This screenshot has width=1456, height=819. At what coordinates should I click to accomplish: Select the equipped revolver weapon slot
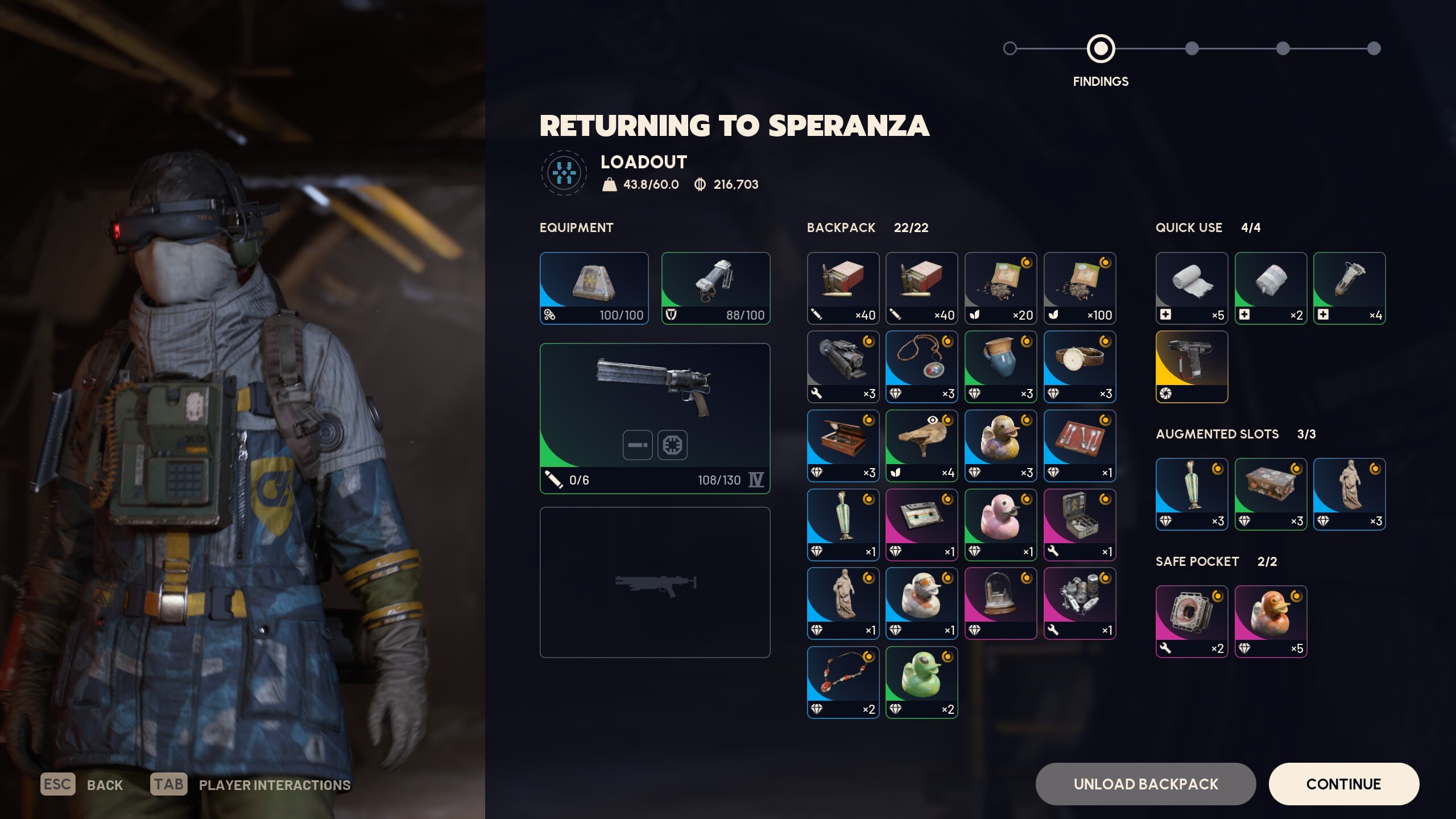[655, 418]
